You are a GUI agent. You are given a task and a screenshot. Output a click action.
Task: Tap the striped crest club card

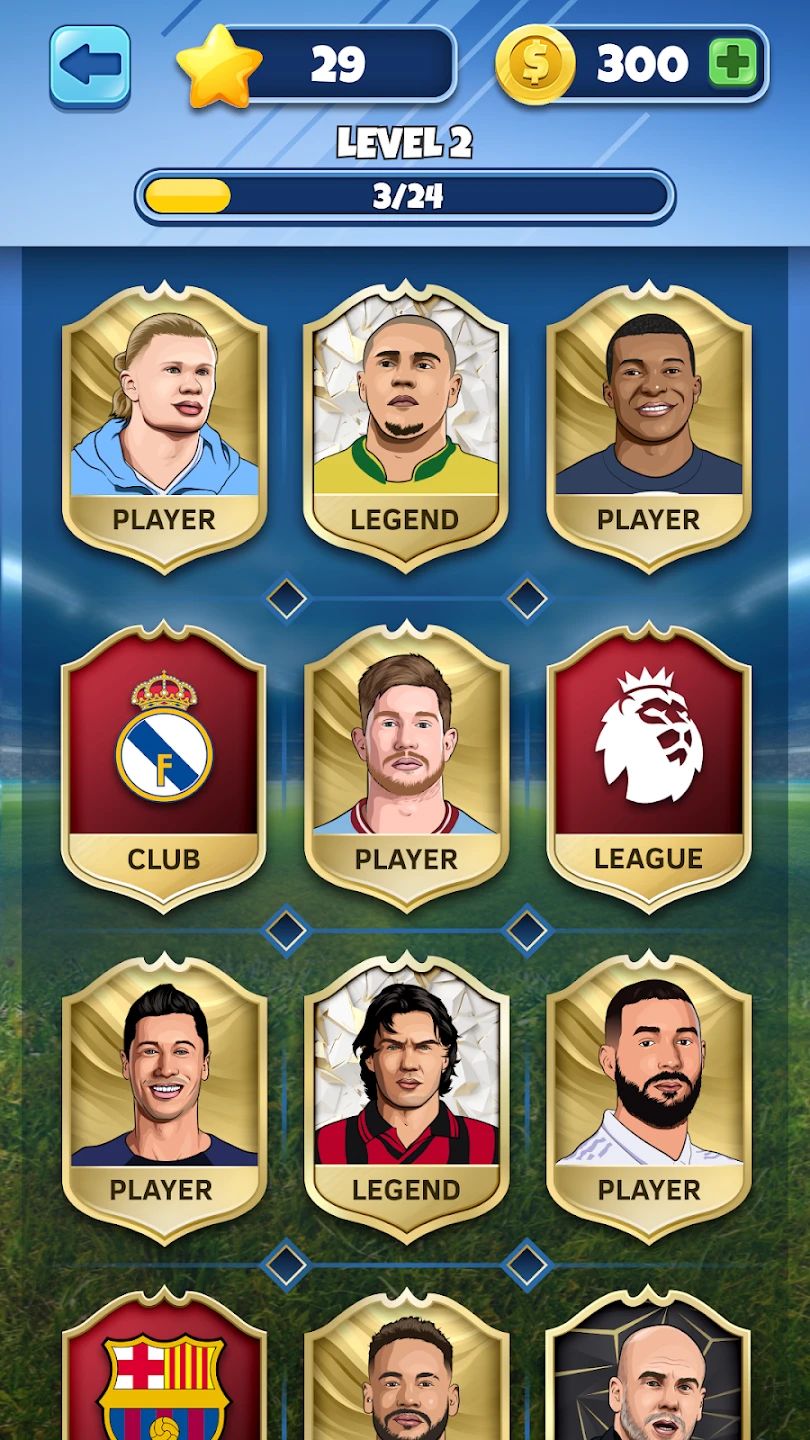[164, 1375]
